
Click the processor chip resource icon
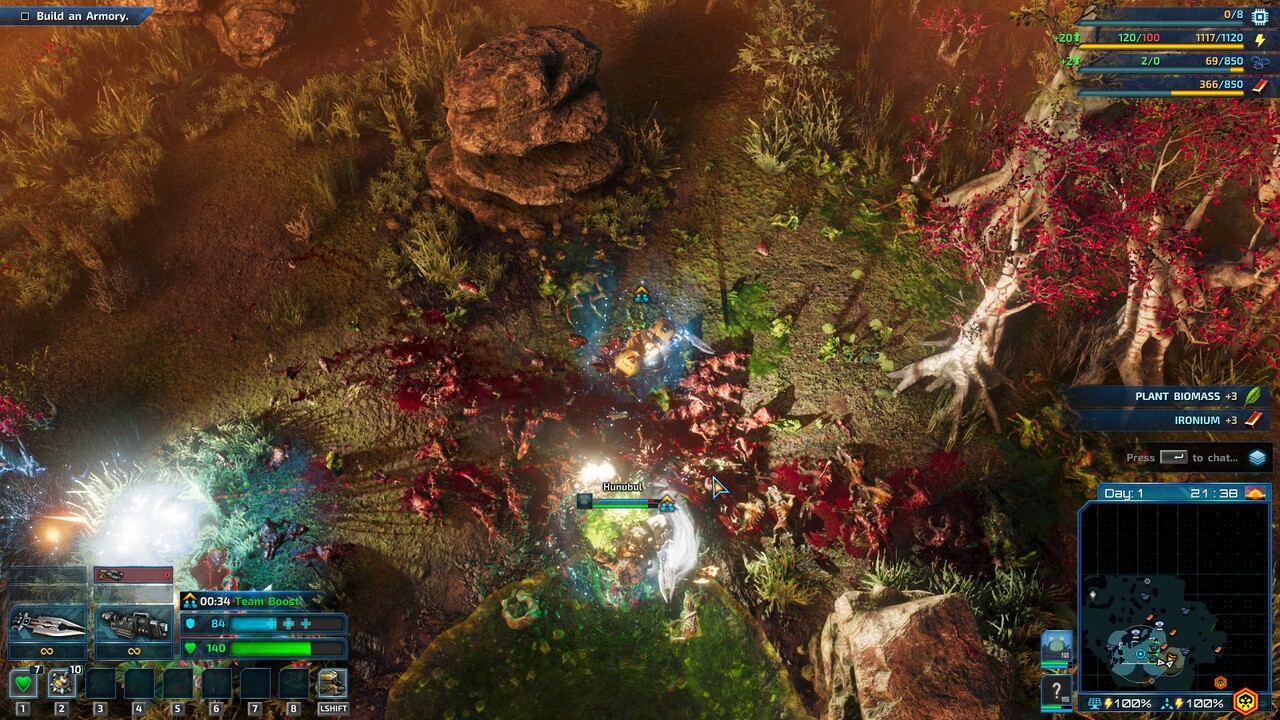[1259, 16]
